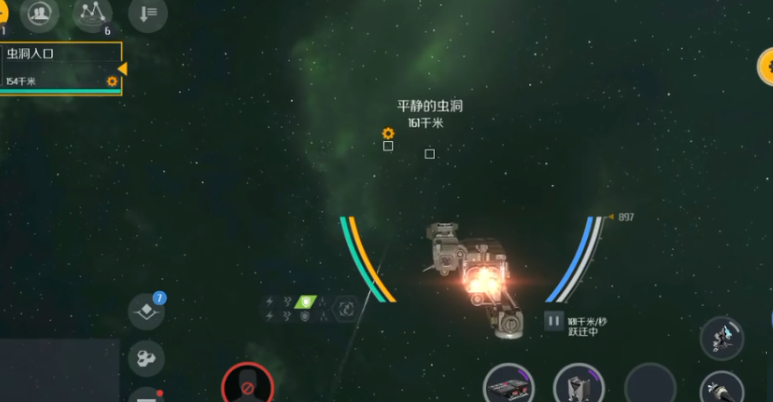Image resolution: width=773 pixels, height=402 pixels.
Task: Activate the red-lit flat module slot
Action: 507,386
